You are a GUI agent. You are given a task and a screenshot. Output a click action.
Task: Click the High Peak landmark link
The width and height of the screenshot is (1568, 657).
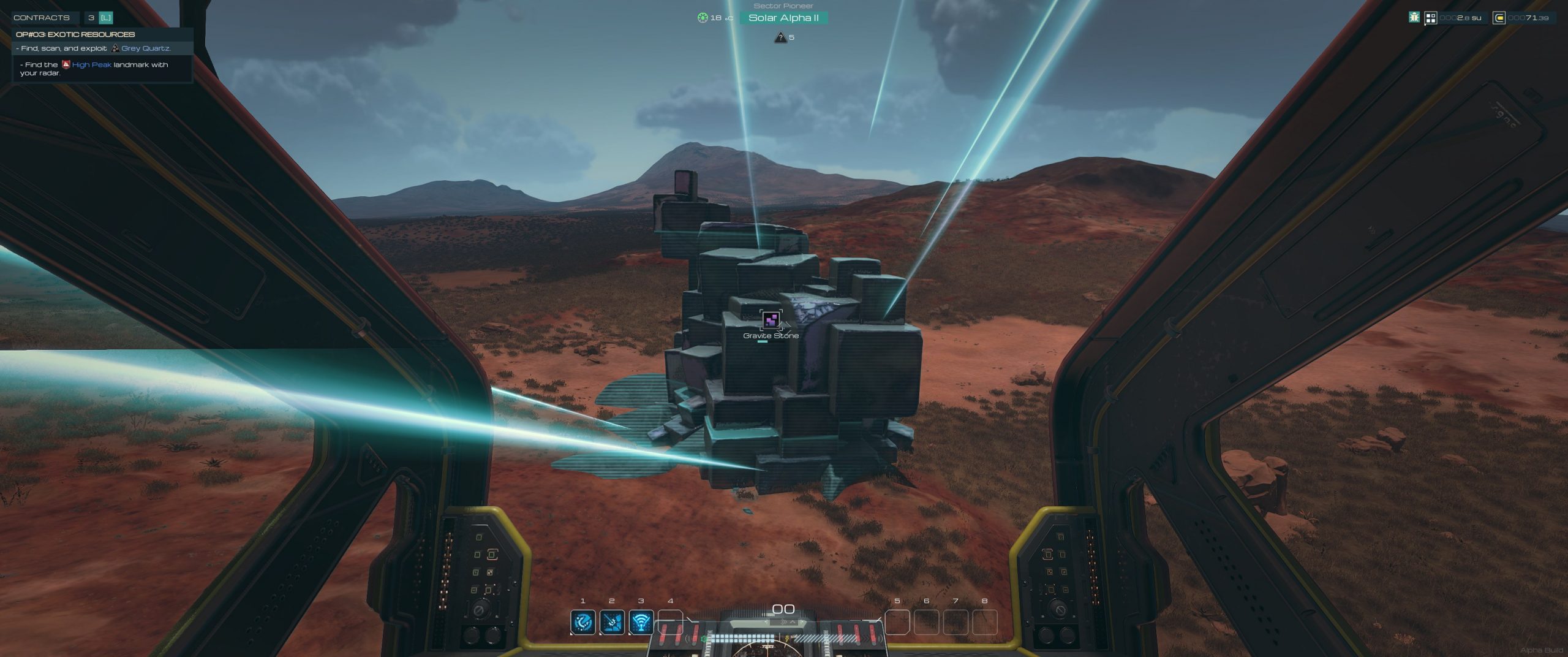[91, 64]
